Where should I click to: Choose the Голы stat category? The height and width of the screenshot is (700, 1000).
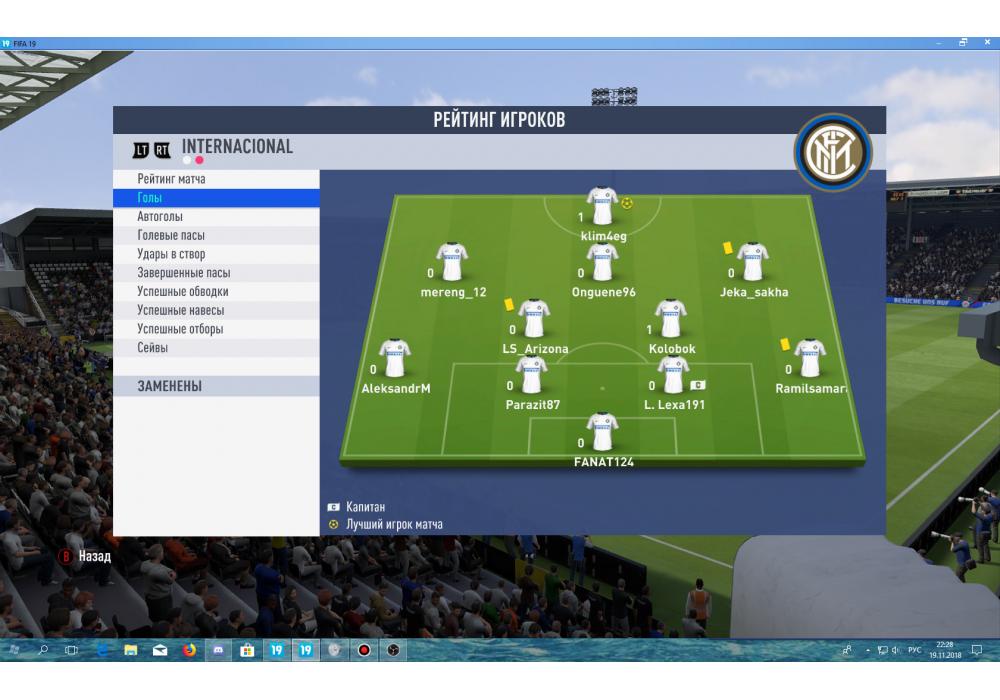(149, 198)
